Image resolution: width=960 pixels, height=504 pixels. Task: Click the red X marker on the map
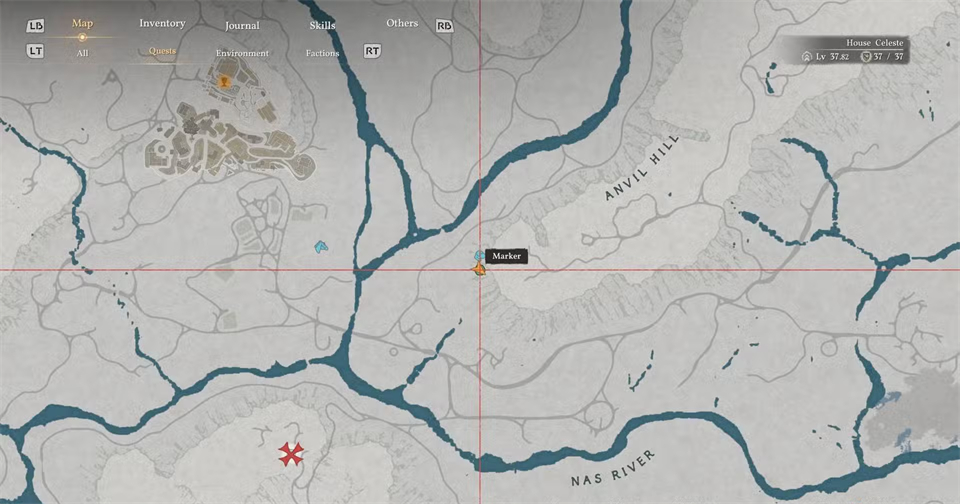291,455
